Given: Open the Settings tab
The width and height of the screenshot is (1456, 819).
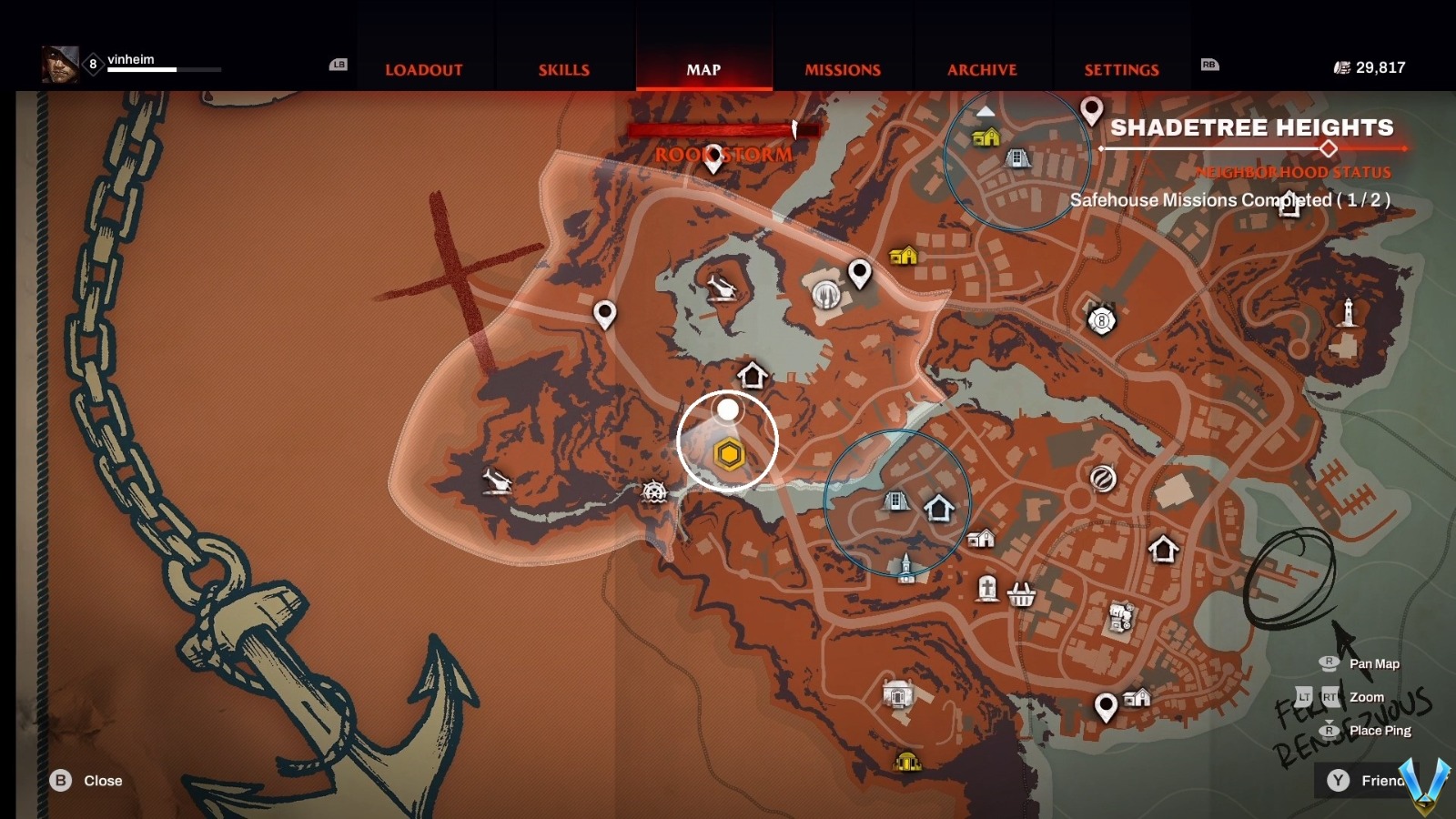Looking at the screenshot, I should [x=1121, y=70].
